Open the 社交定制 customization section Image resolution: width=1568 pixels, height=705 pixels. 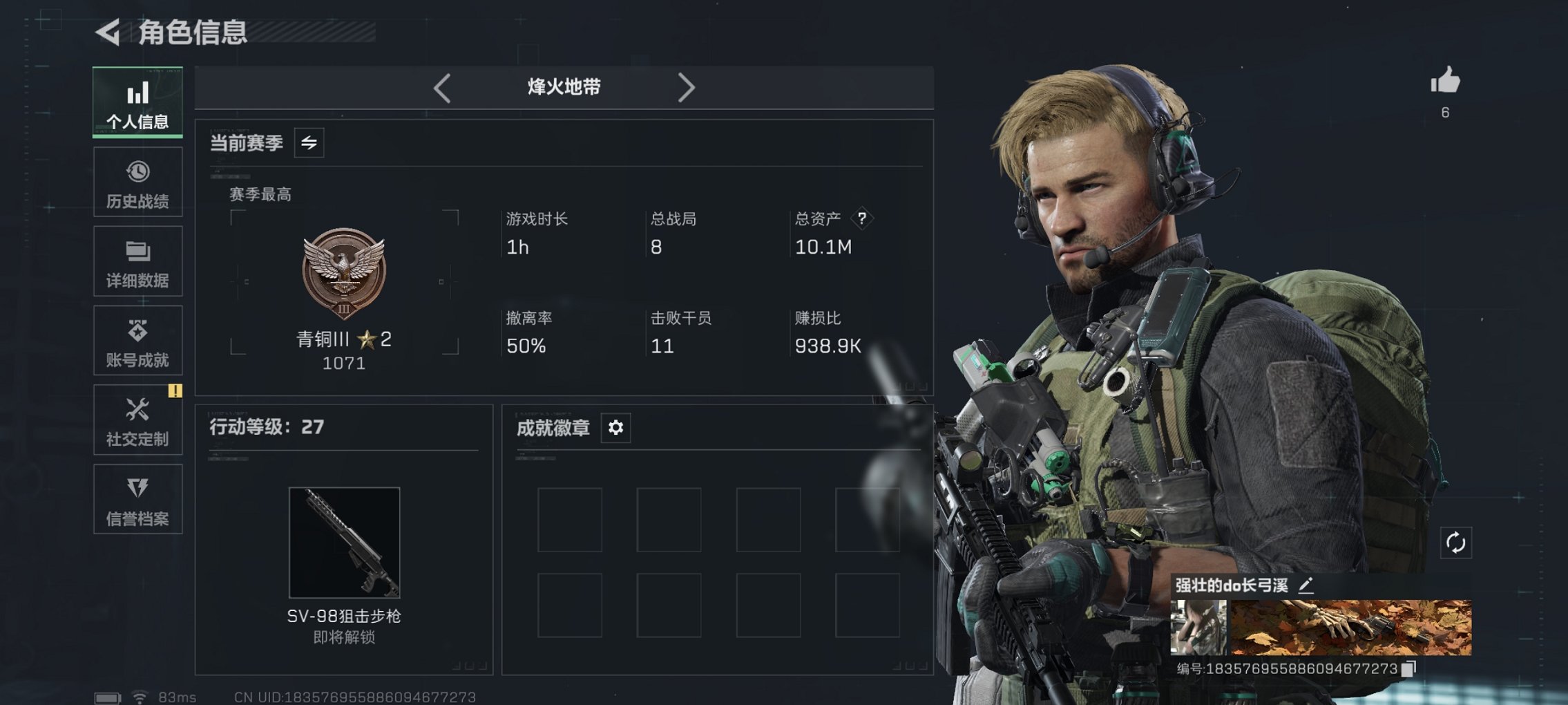(137, 420)
